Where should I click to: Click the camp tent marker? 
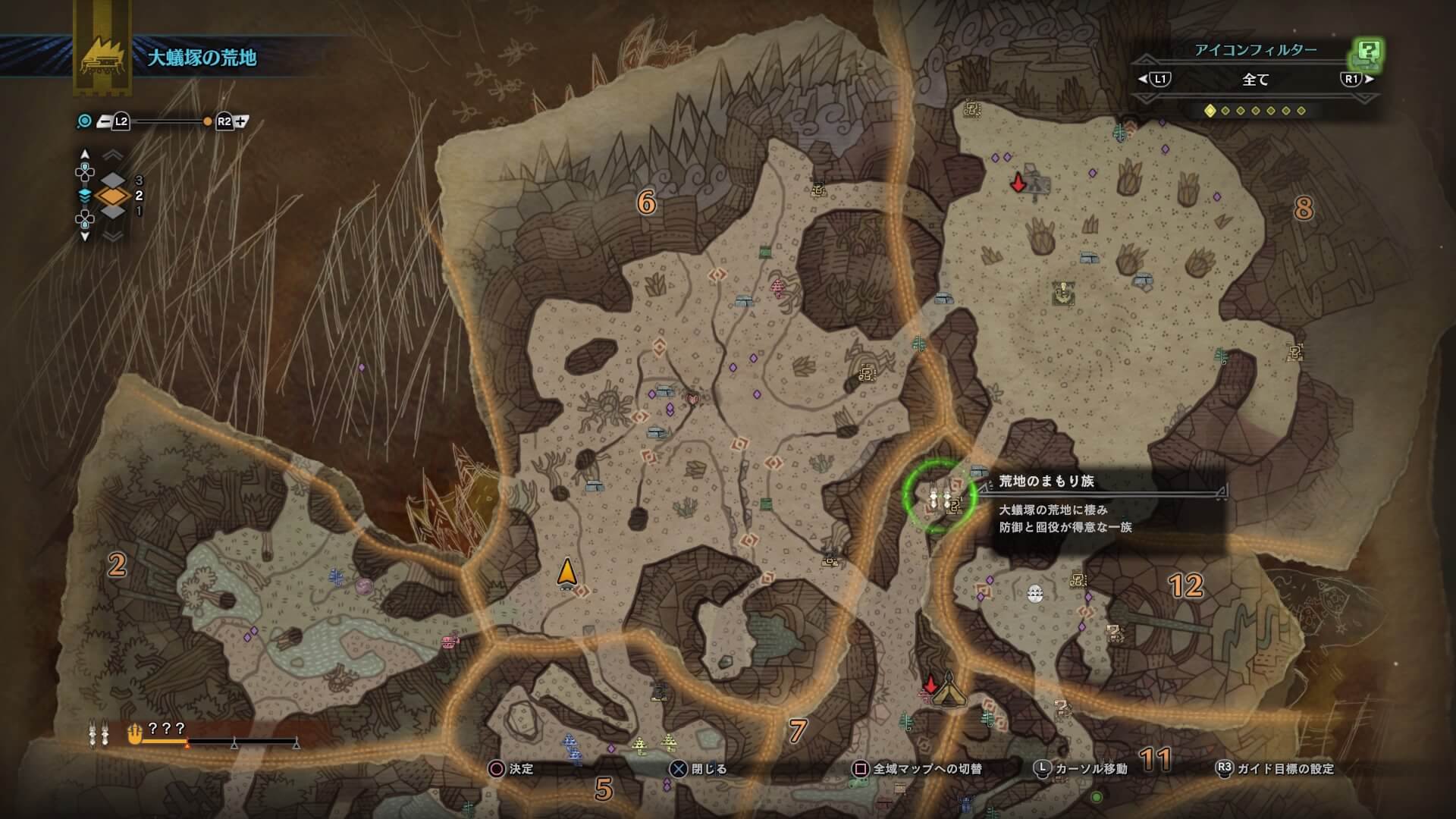pos(948,692)
